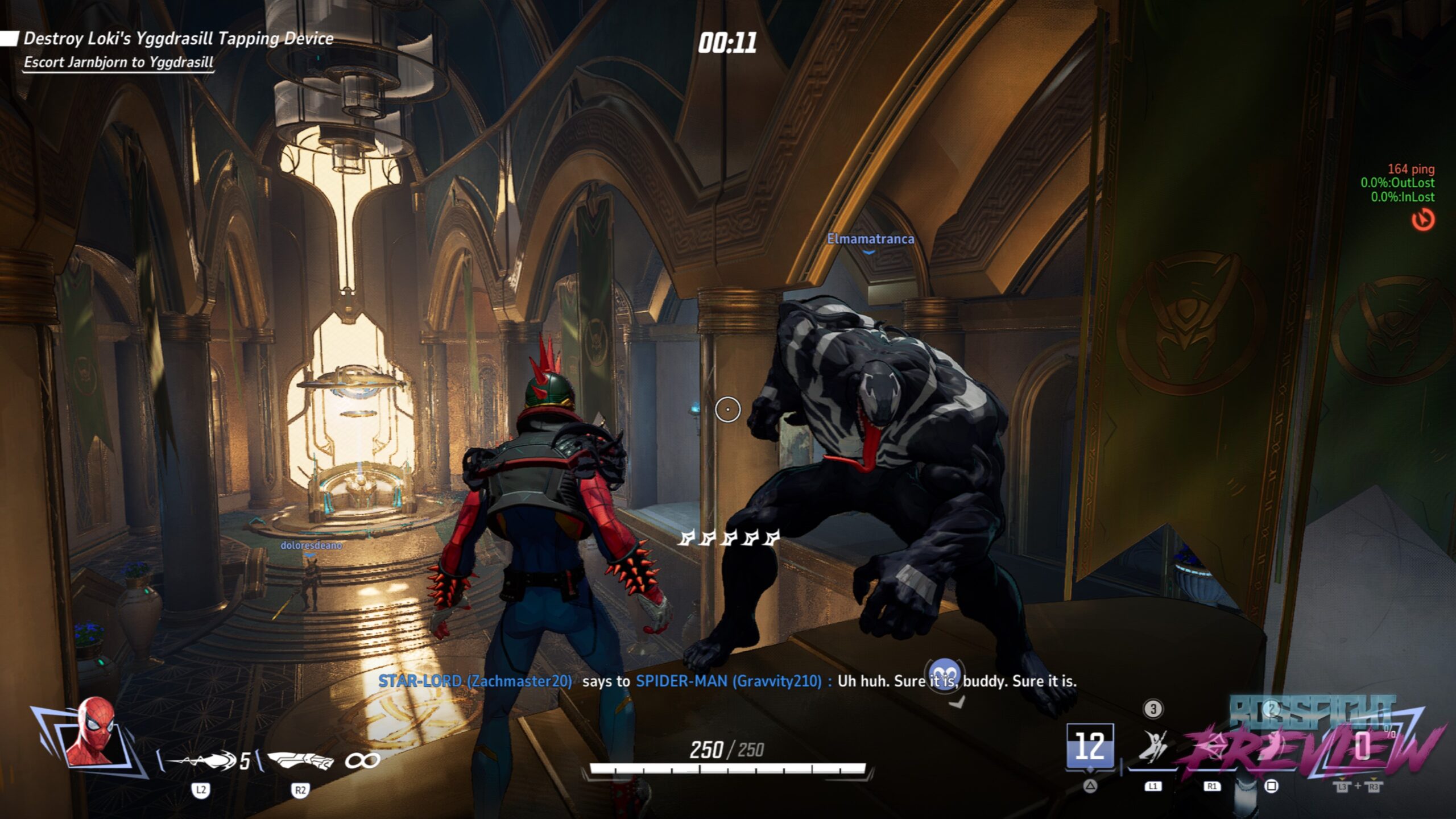Screen dimensions: 1456x819
Task: Select teammate name tag Elmamatranca
Action: coord(870,239)
